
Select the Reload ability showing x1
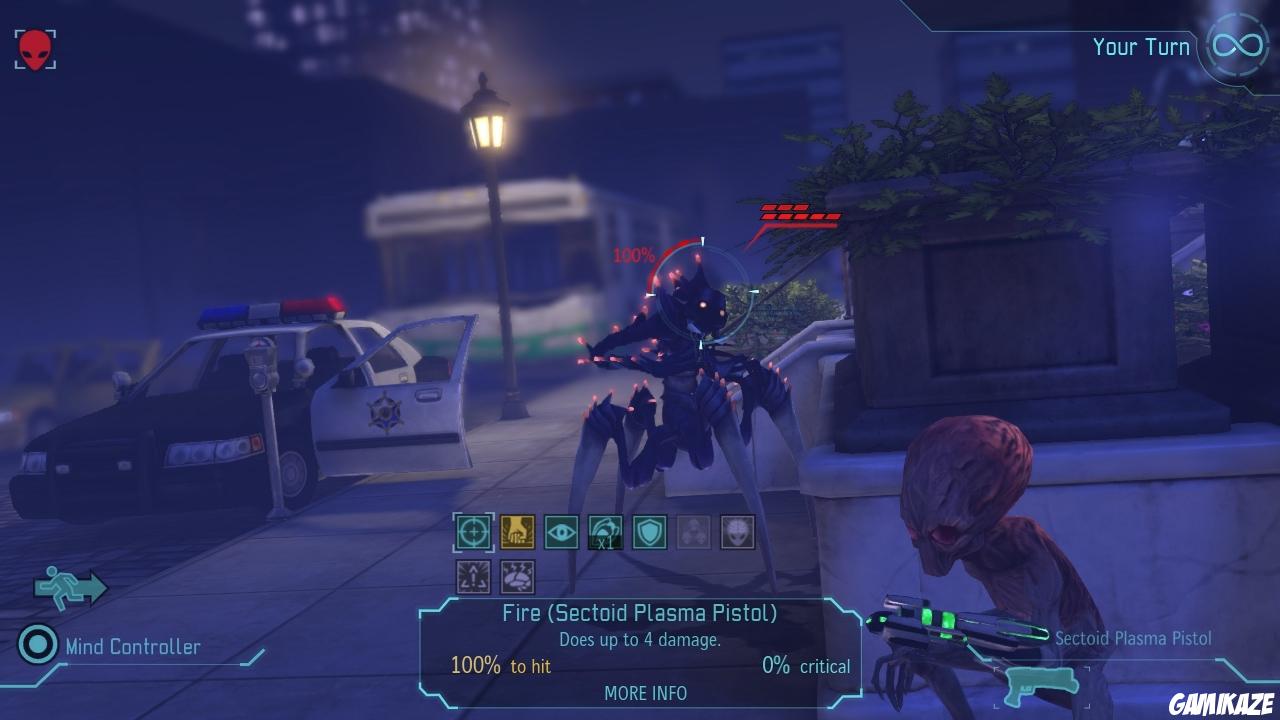pyautogui.click(x=606, y=531)
